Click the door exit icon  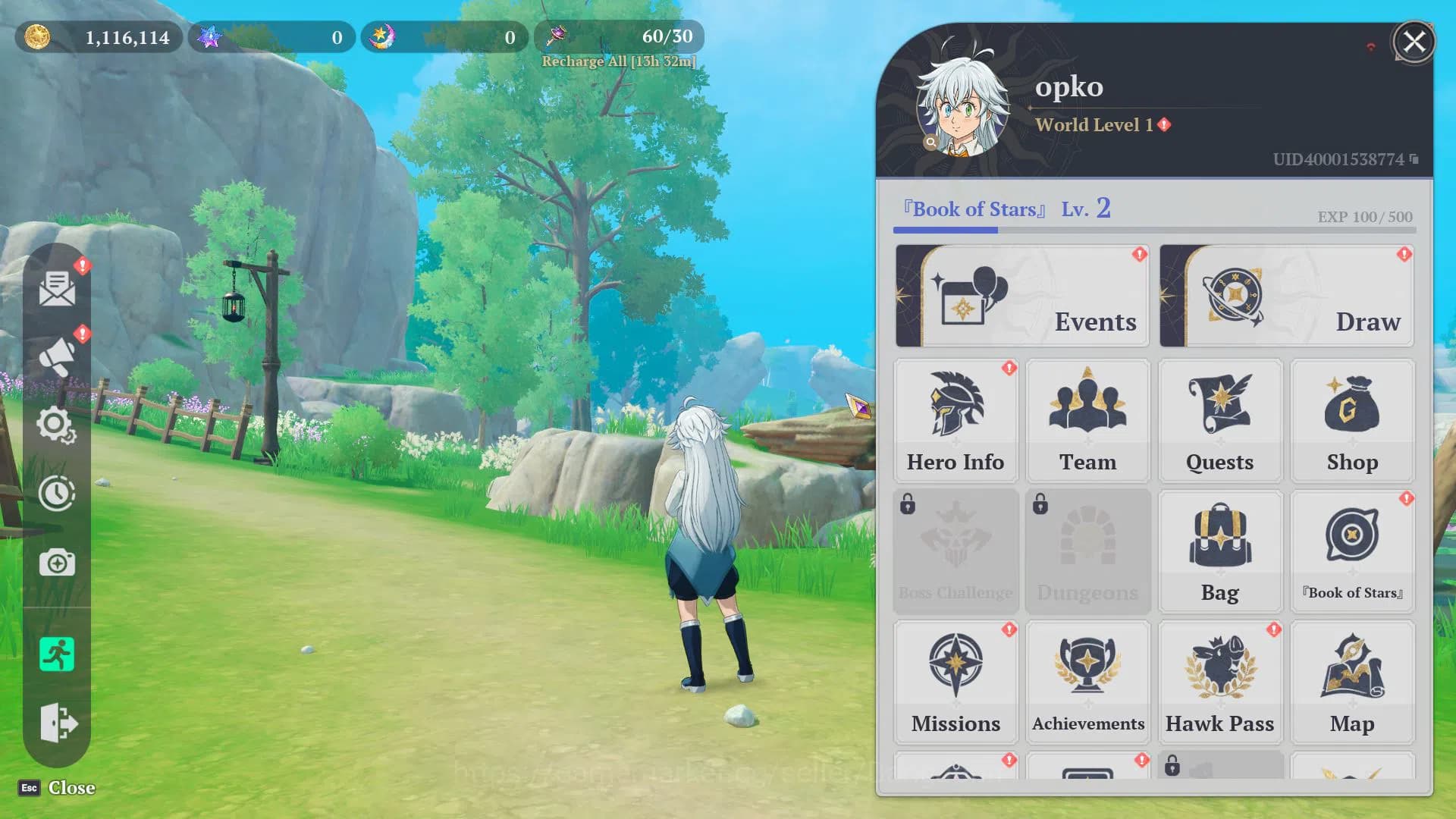58,722
